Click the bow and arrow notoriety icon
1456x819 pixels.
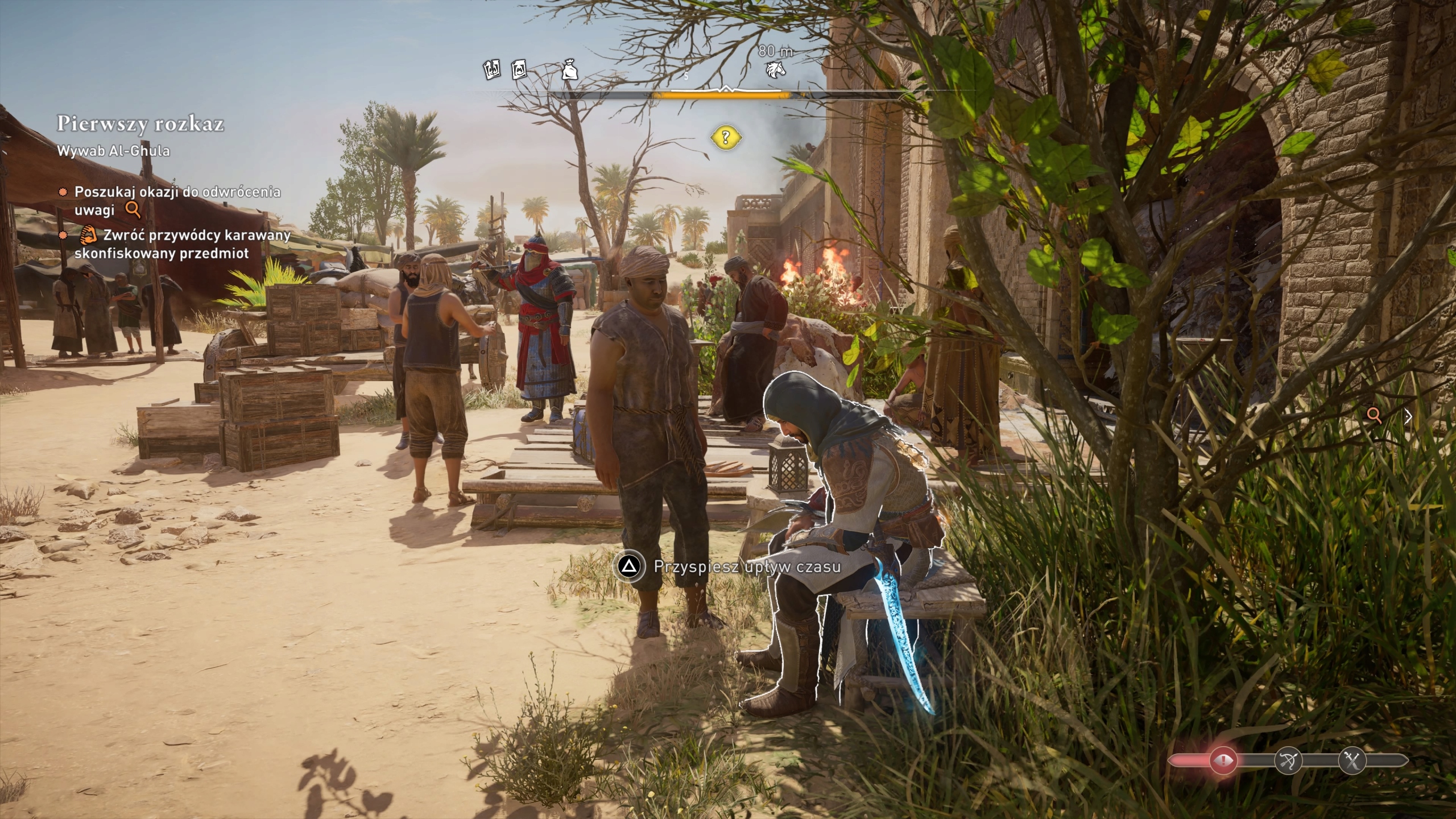click(1287, 760)
